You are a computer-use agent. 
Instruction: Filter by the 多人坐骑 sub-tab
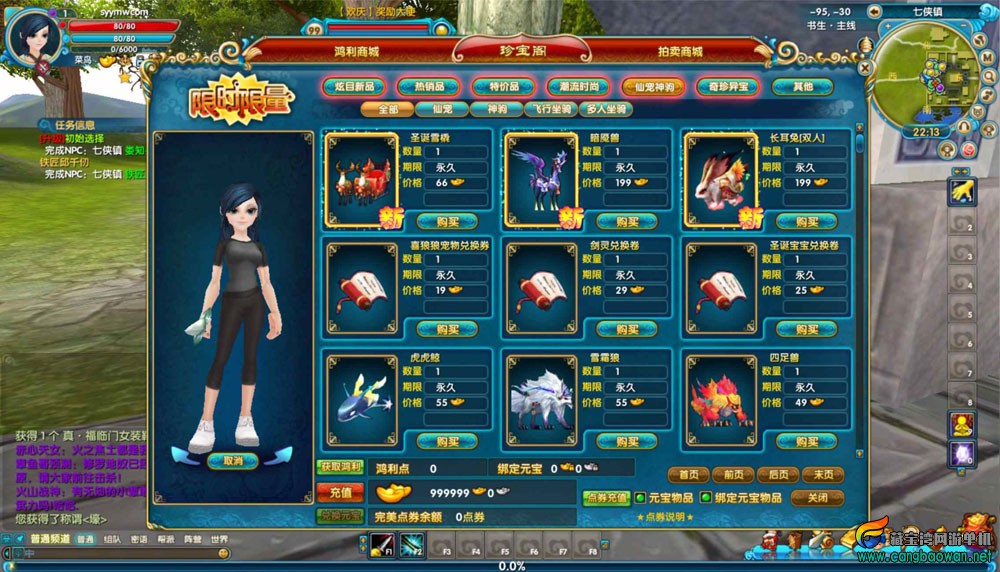pyautogui.click(x=606, y=109)
